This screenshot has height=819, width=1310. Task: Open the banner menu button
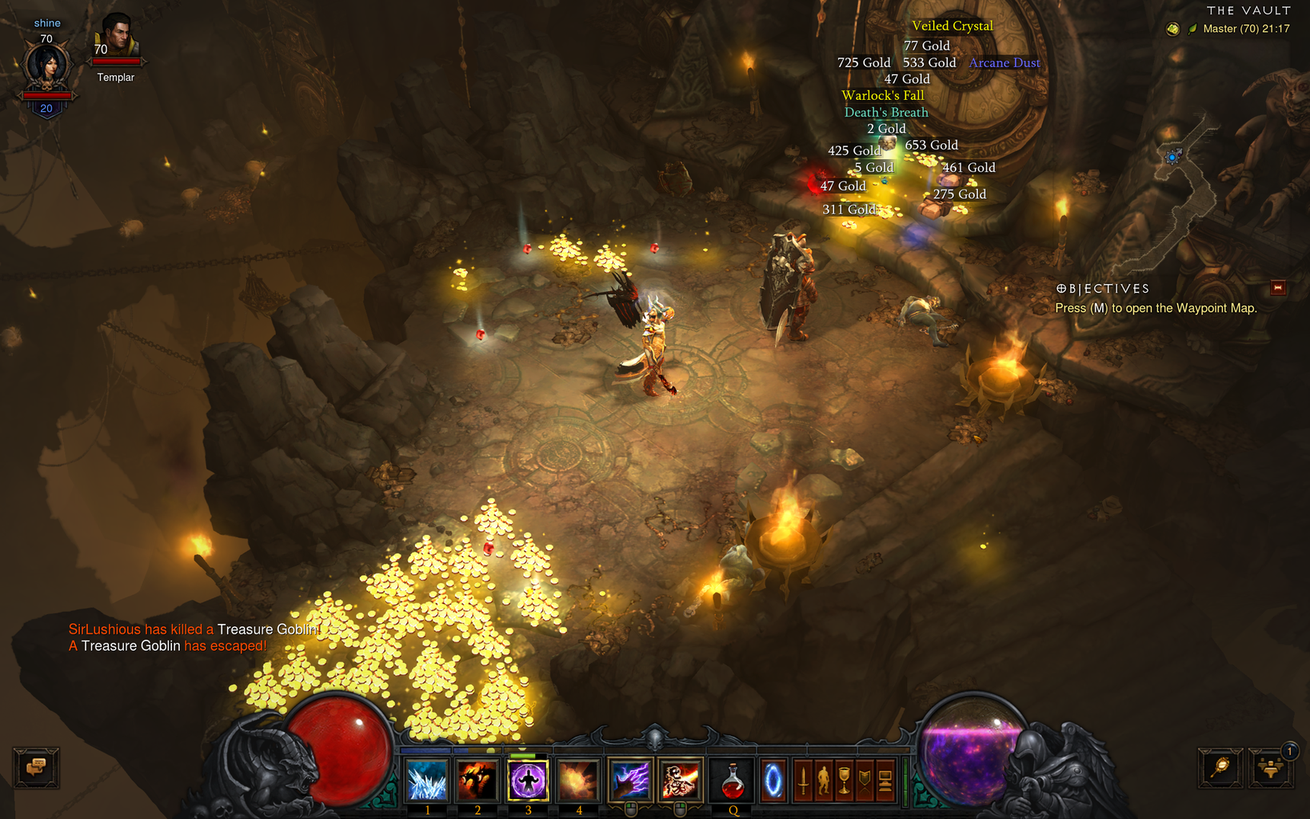pos(864,779)
